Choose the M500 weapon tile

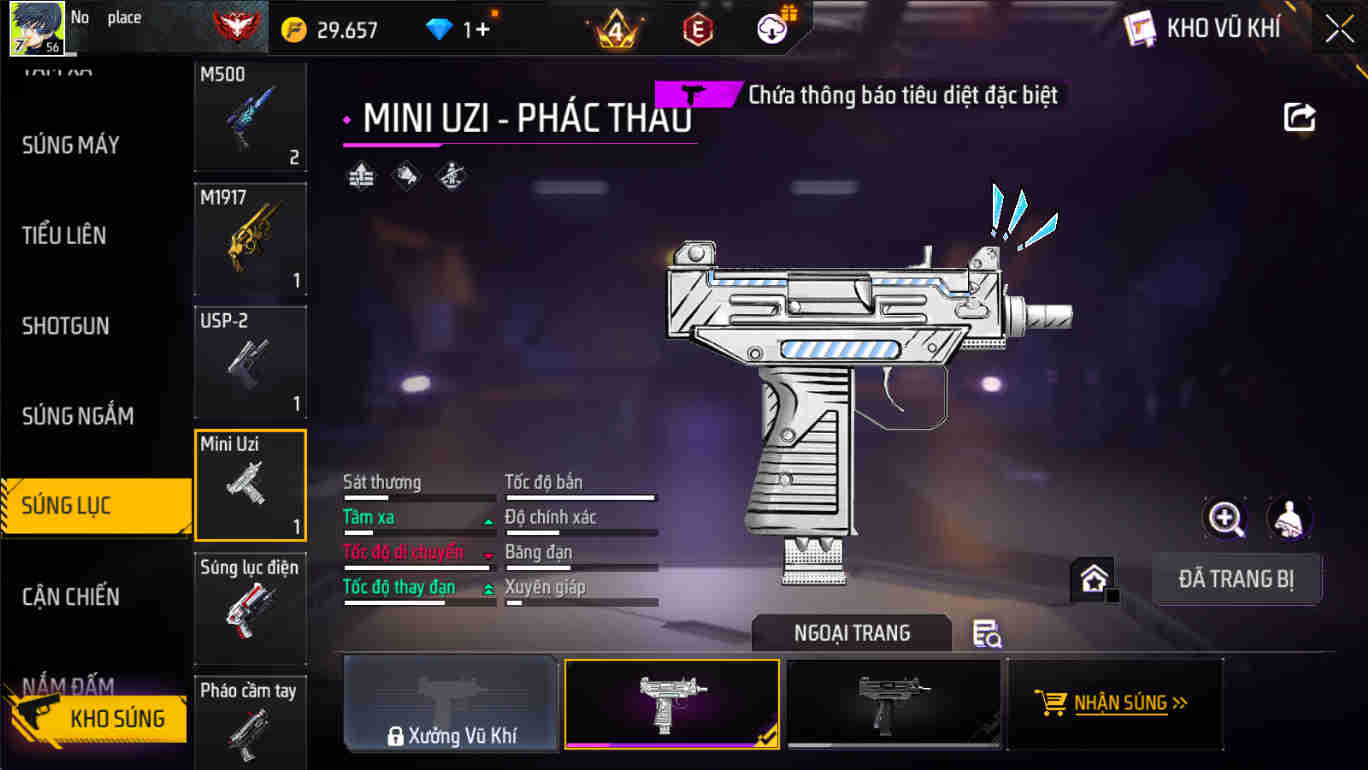250,116
